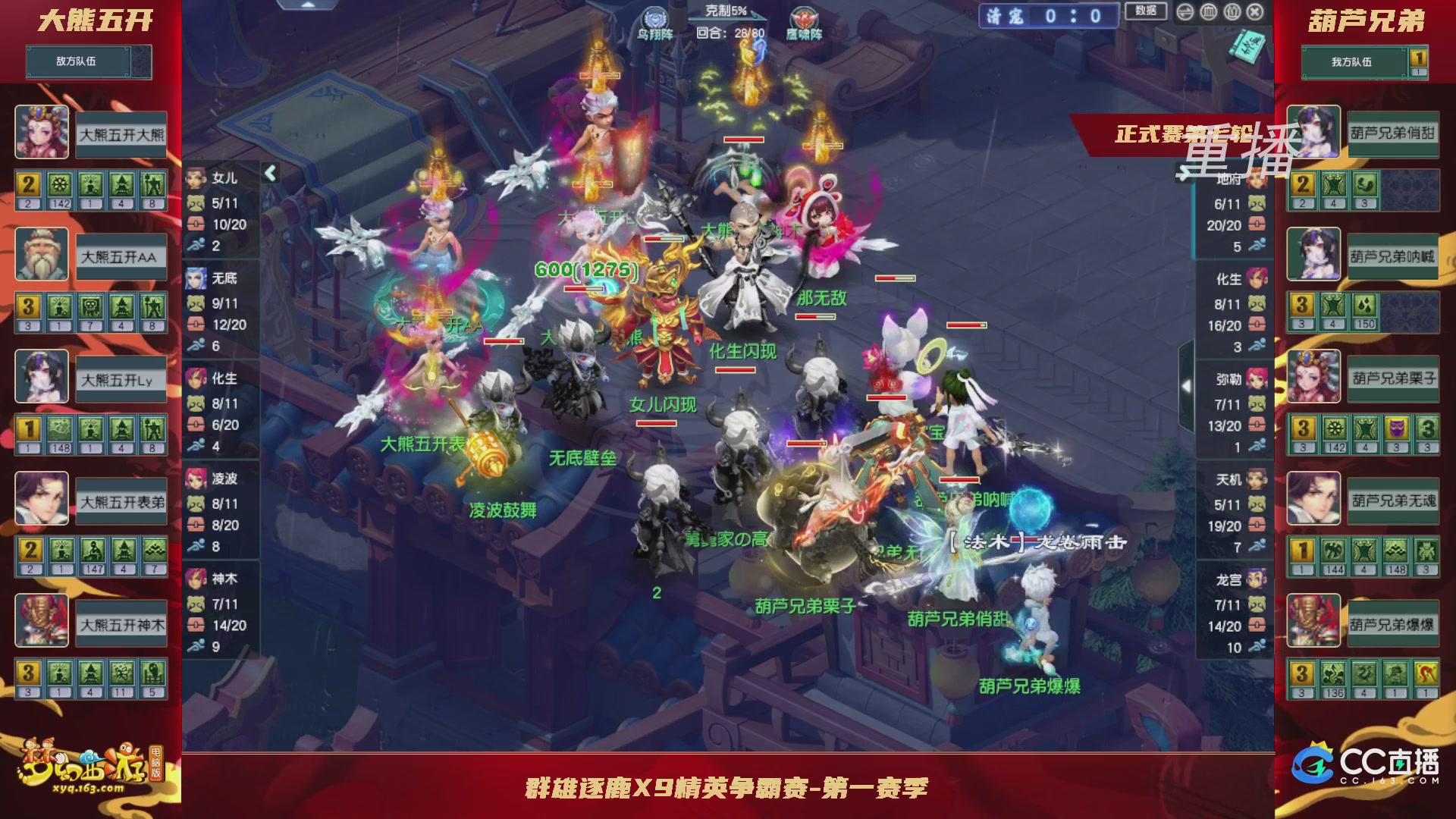Switch to the 敌方队伍 team tab

[87, 62]
